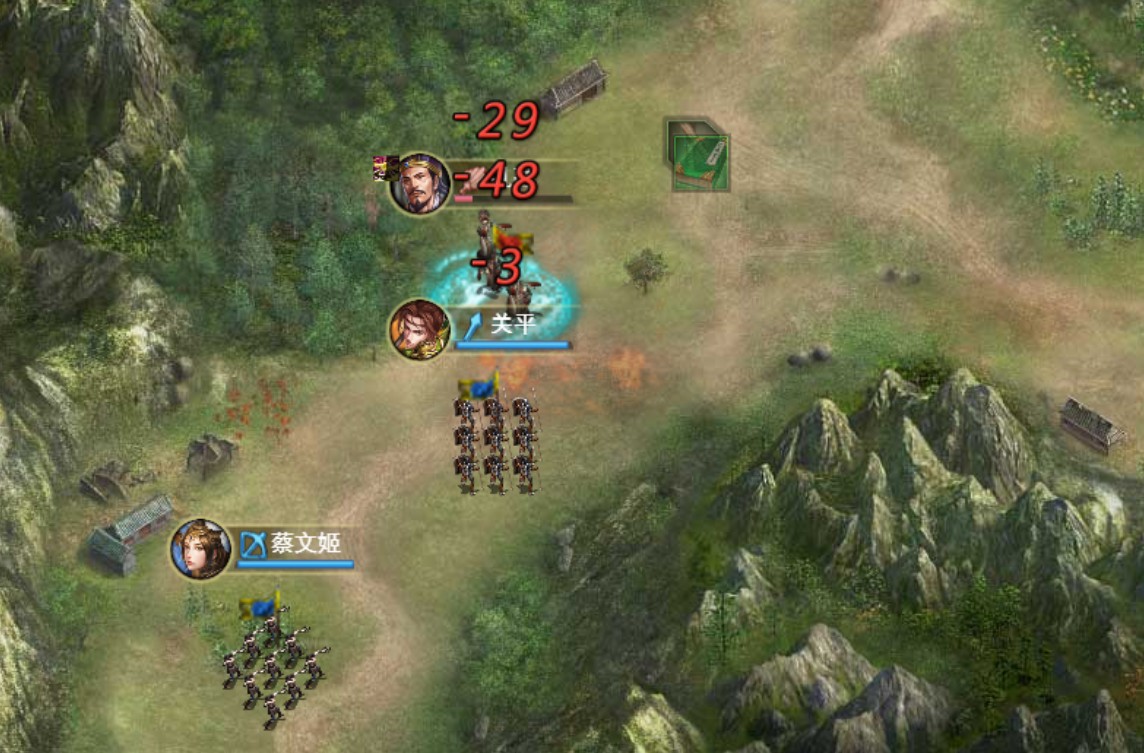
Task: Click the enemy general's portrait with red health
Action: [420, 183]
